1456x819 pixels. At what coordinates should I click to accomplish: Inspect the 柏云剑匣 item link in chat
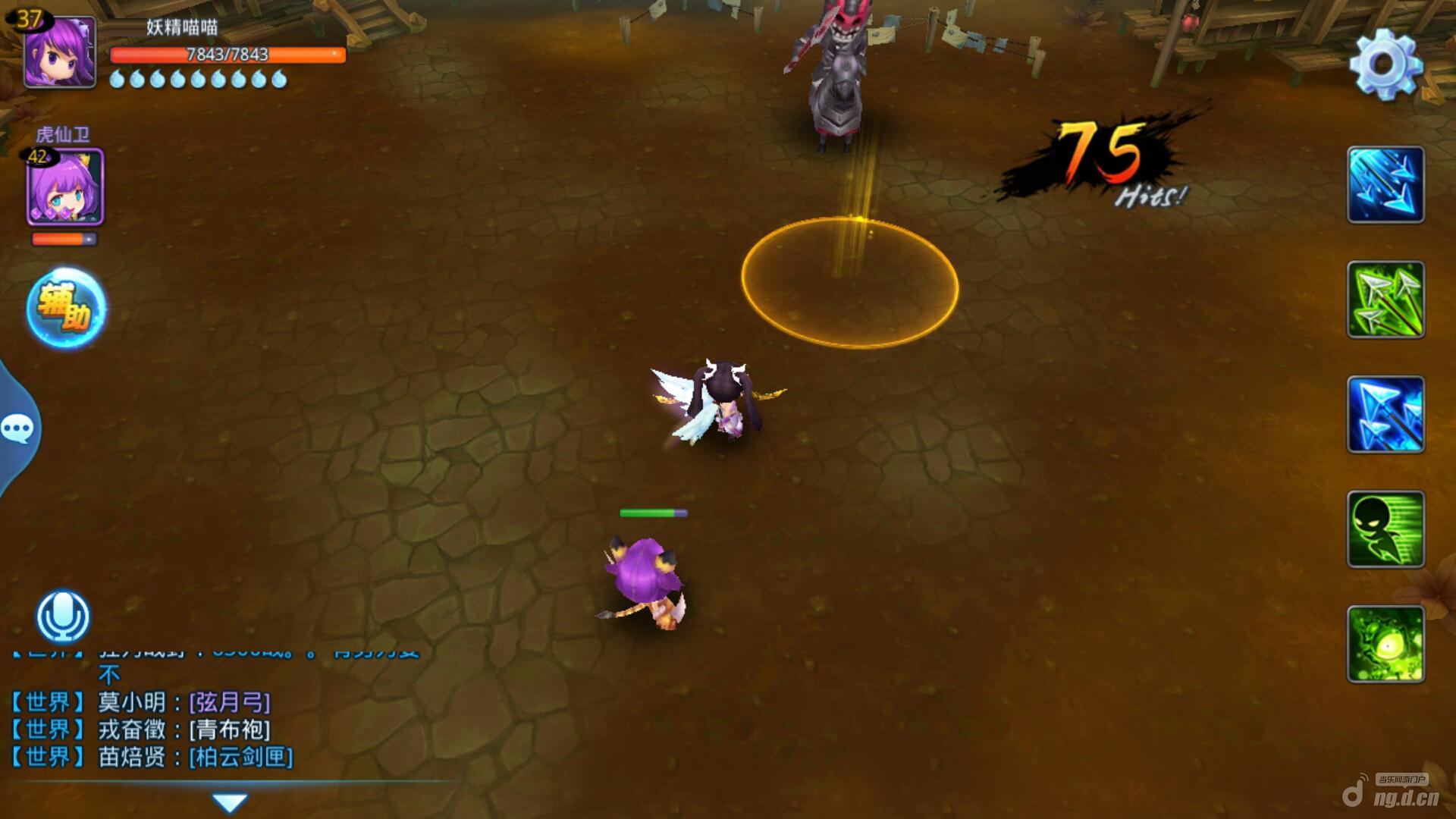click(x=241, y=757)
